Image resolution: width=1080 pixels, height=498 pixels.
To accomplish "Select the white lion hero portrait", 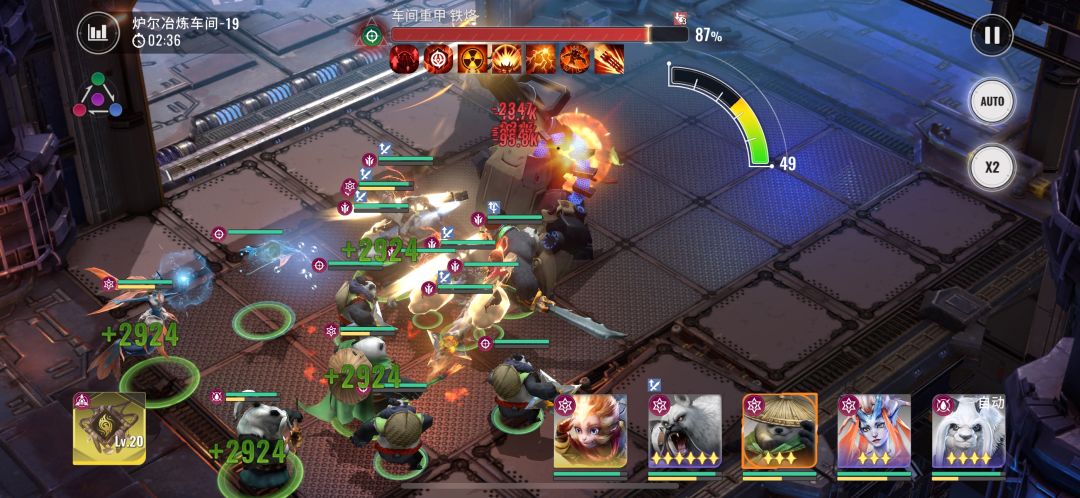I will click(x=968, y=431).
